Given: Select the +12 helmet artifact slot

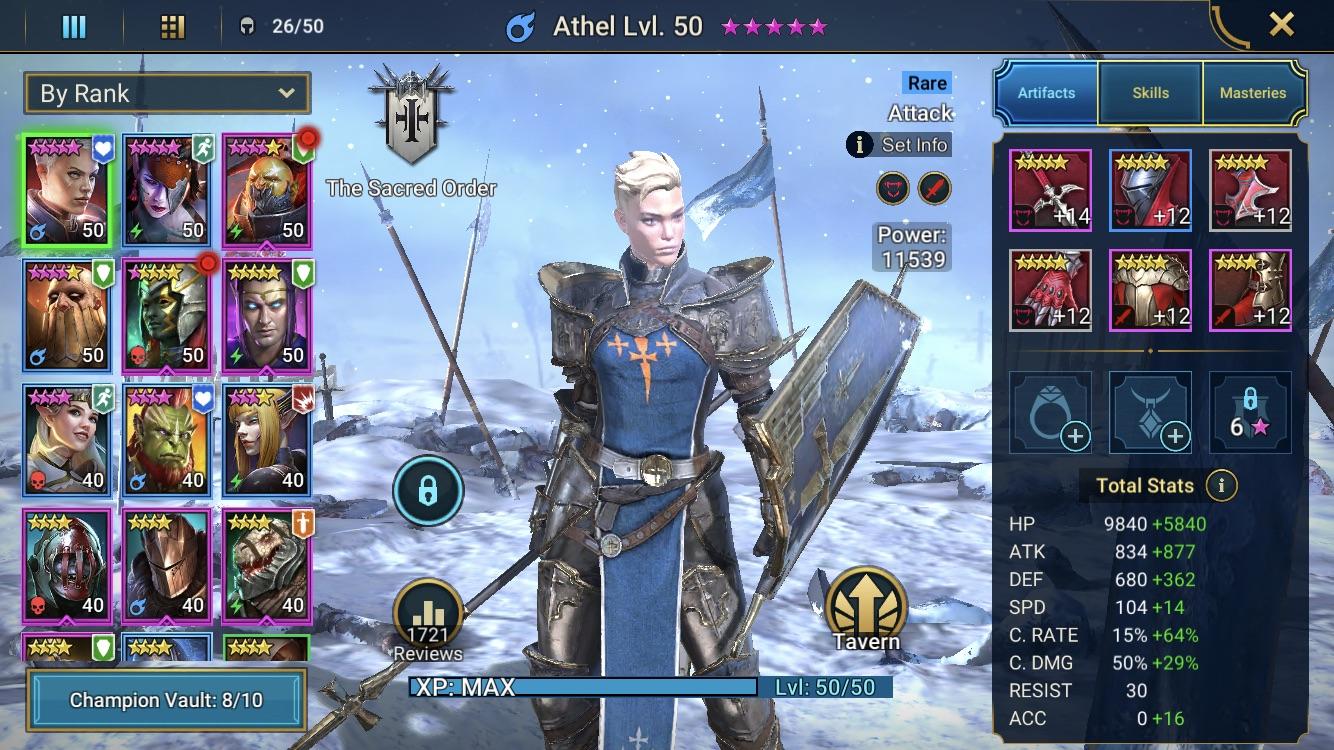Looking at the screenshot, I should (1150, 191).
